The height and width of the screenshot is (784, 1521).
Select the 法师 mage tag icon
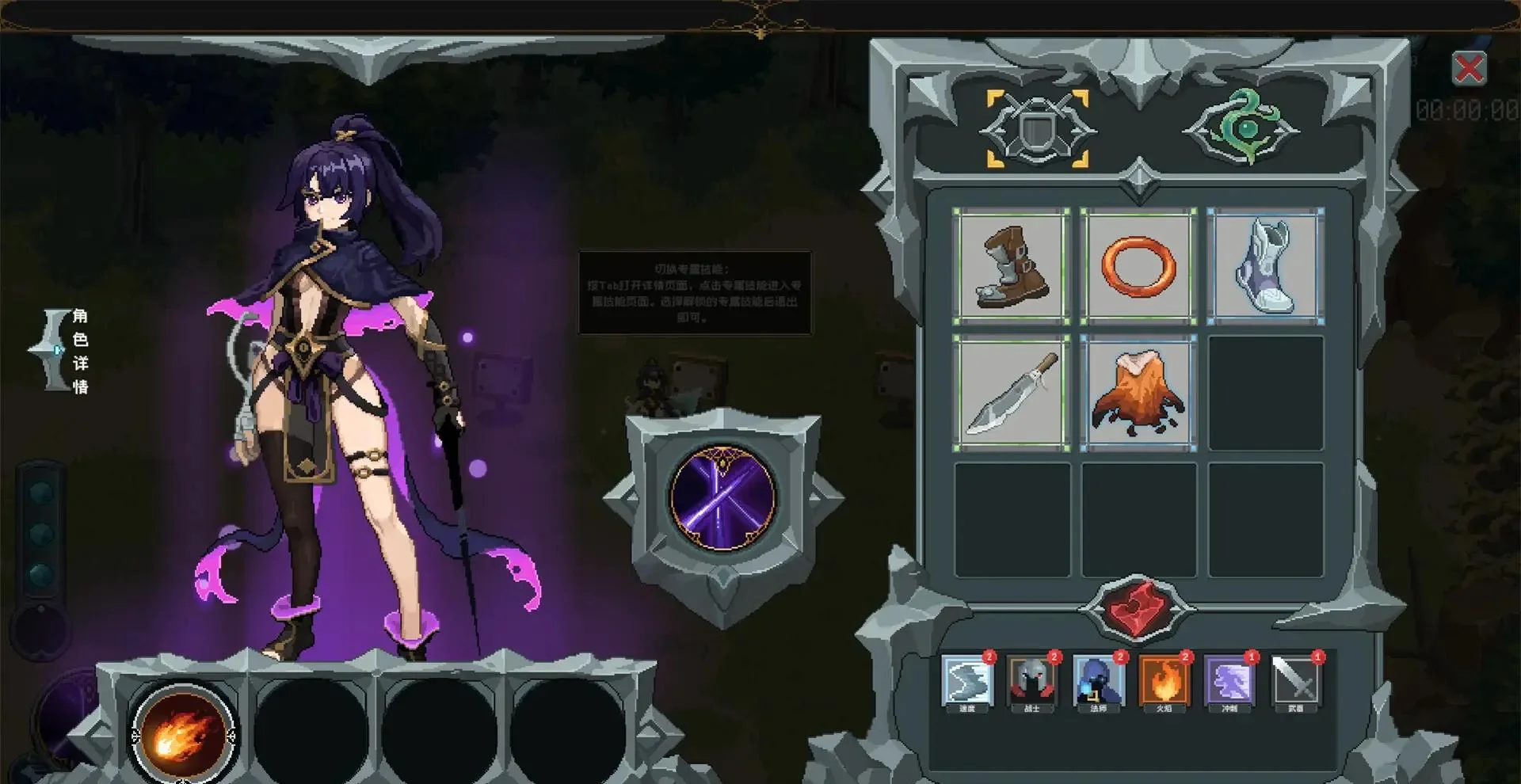(x=1098, y=680)
